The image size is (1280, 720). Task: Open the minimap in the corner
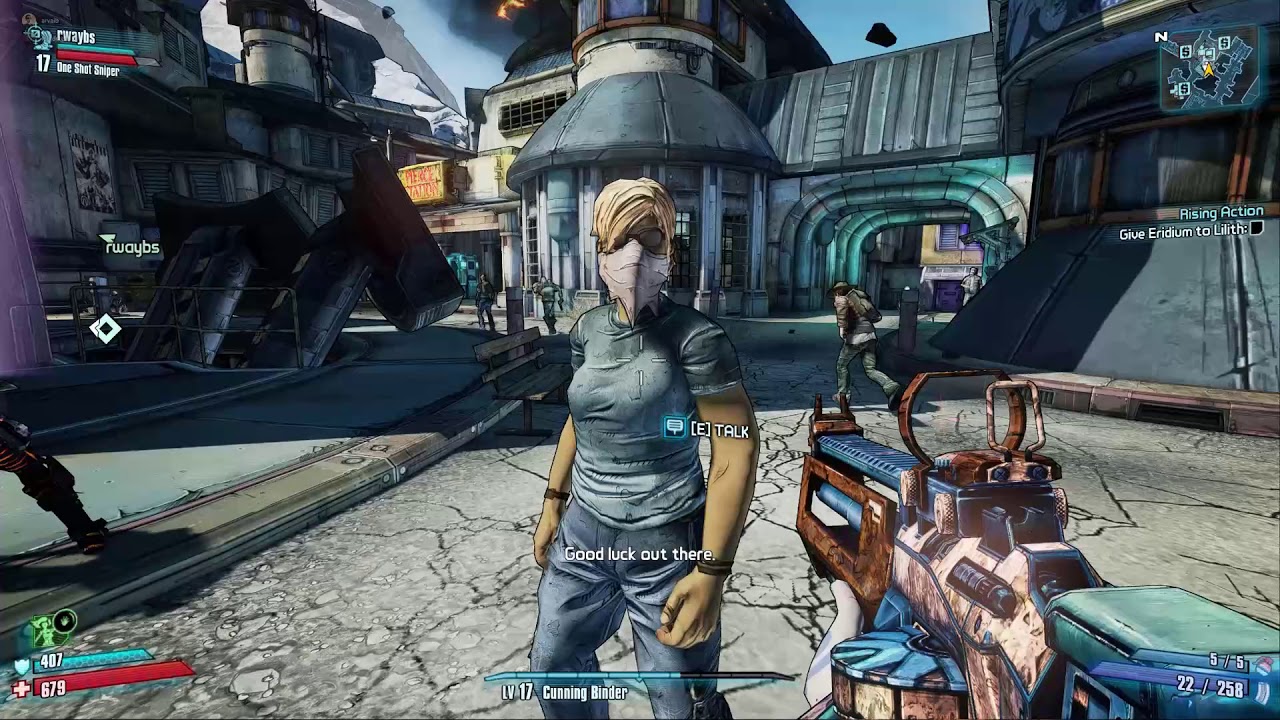[1208, 68]
